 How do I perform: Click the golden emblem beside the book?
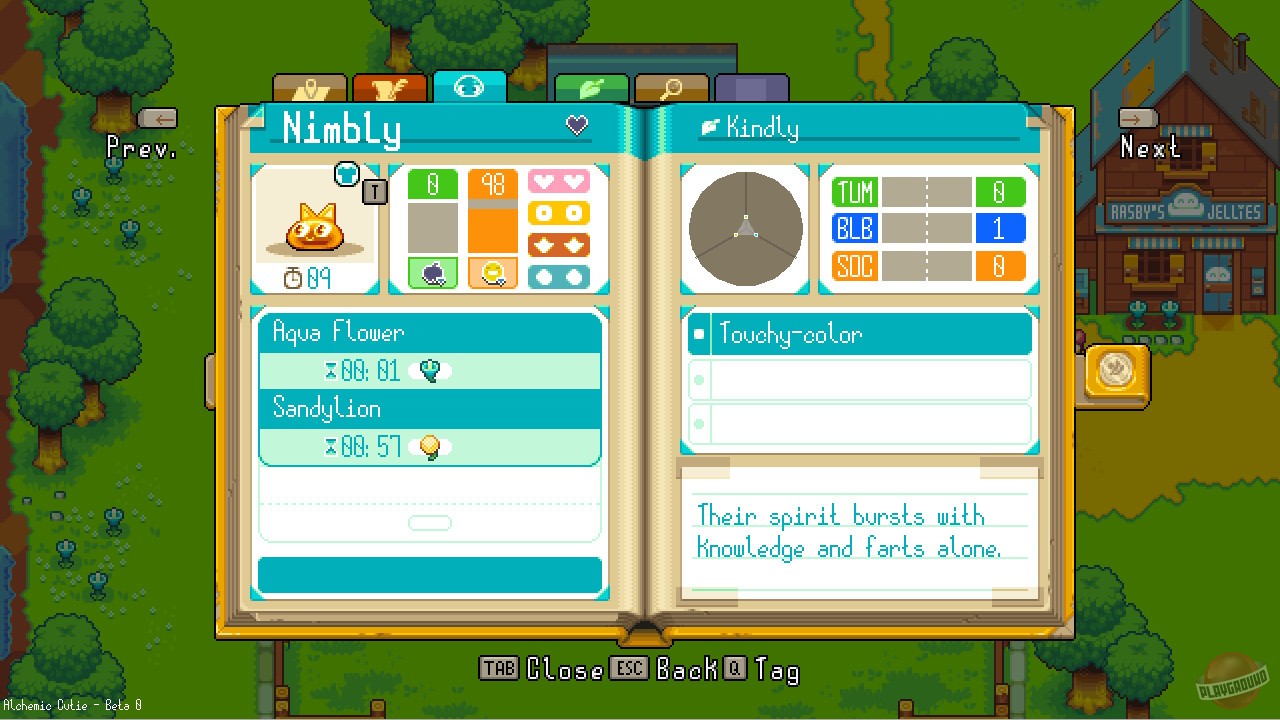pos(1113,377)
